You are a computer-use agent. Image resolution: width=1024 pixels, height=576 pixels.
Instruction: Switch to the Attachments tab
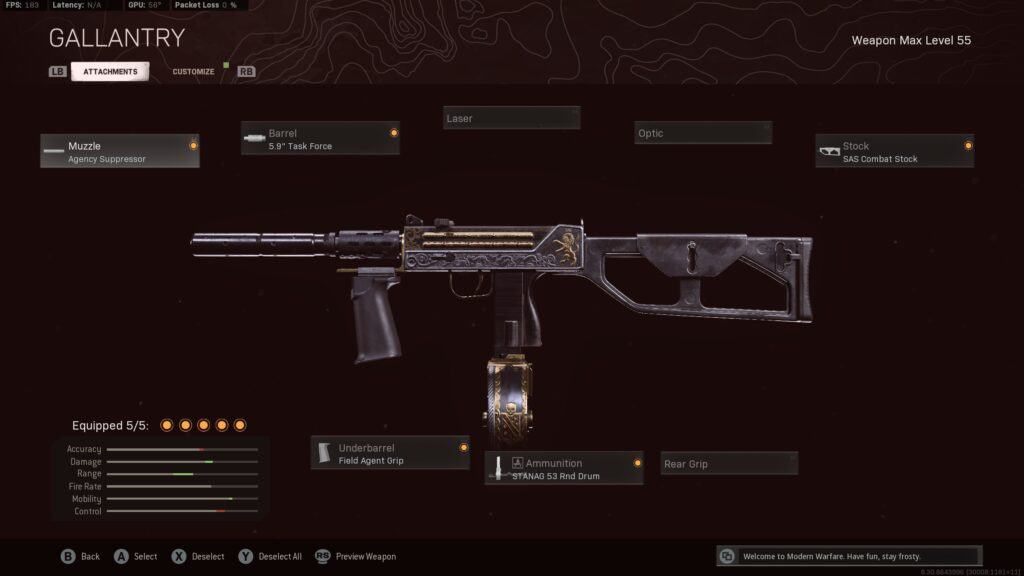coord(110,72)
